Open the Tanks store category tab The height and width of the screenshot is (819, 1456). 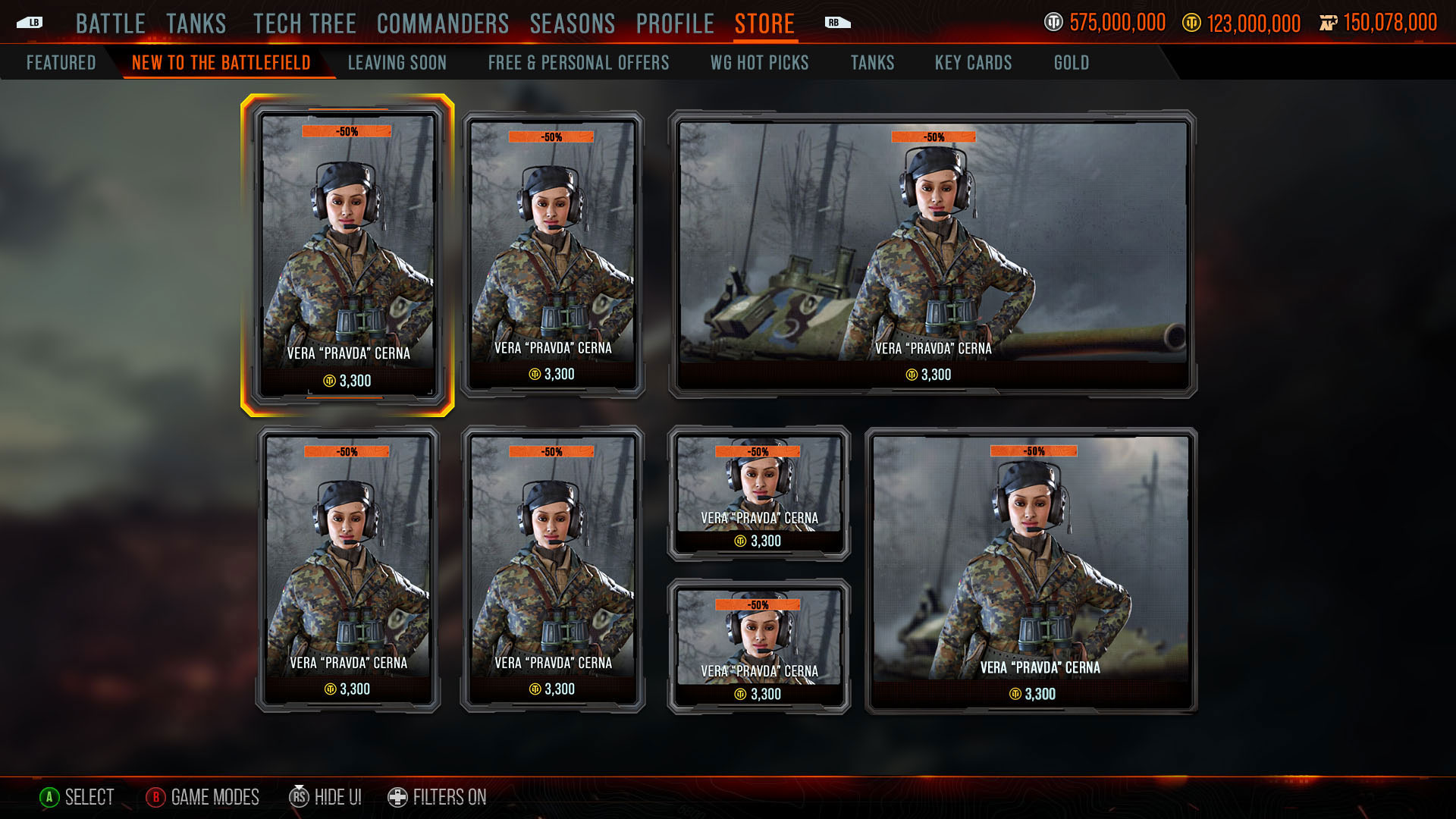pyautogui.click(x=872, y=63)
